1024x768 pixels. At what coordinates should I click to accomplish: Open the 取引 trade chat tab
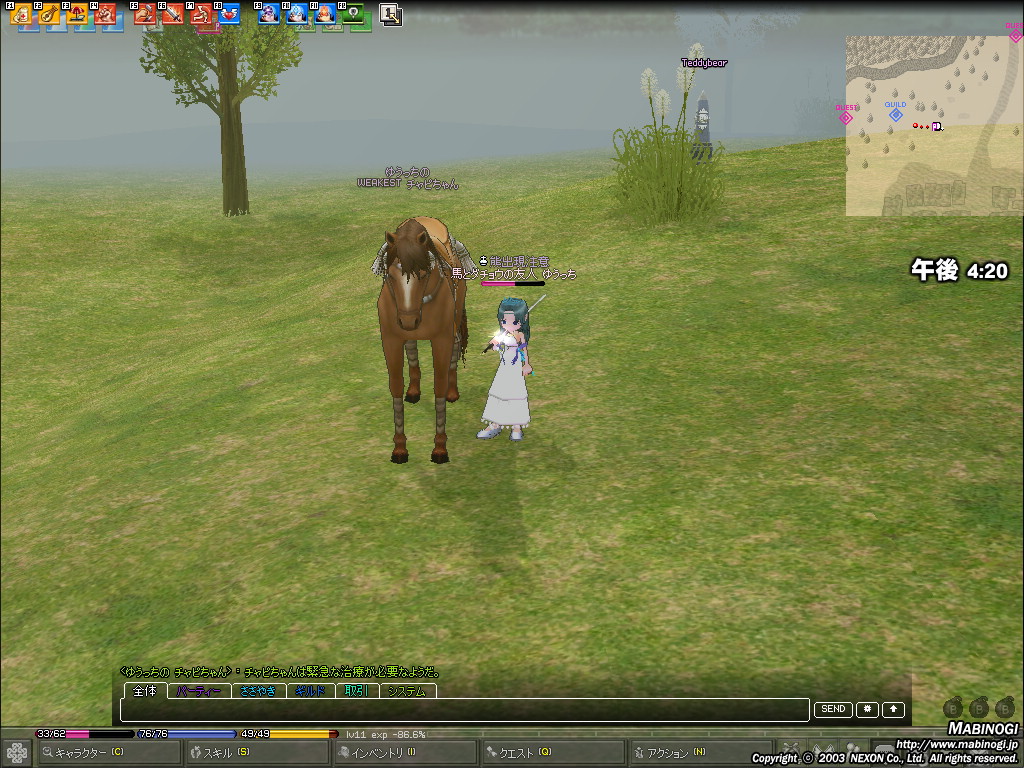pos(357,691)
